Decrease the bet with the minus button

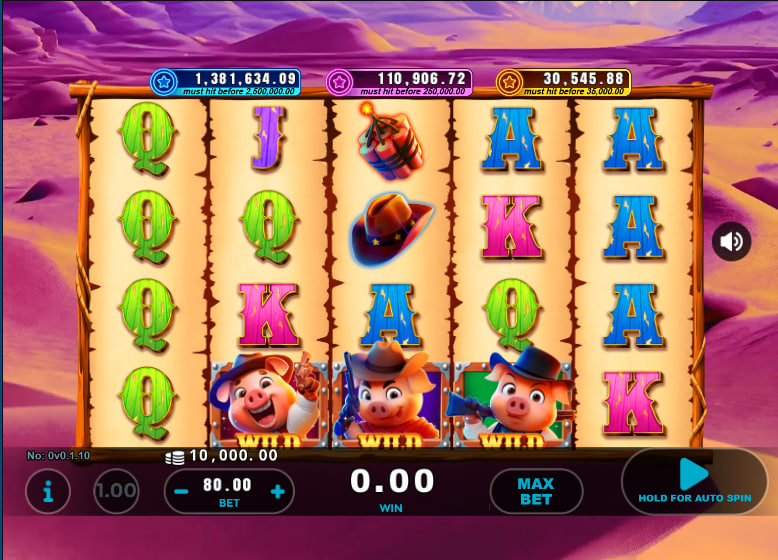182,491
